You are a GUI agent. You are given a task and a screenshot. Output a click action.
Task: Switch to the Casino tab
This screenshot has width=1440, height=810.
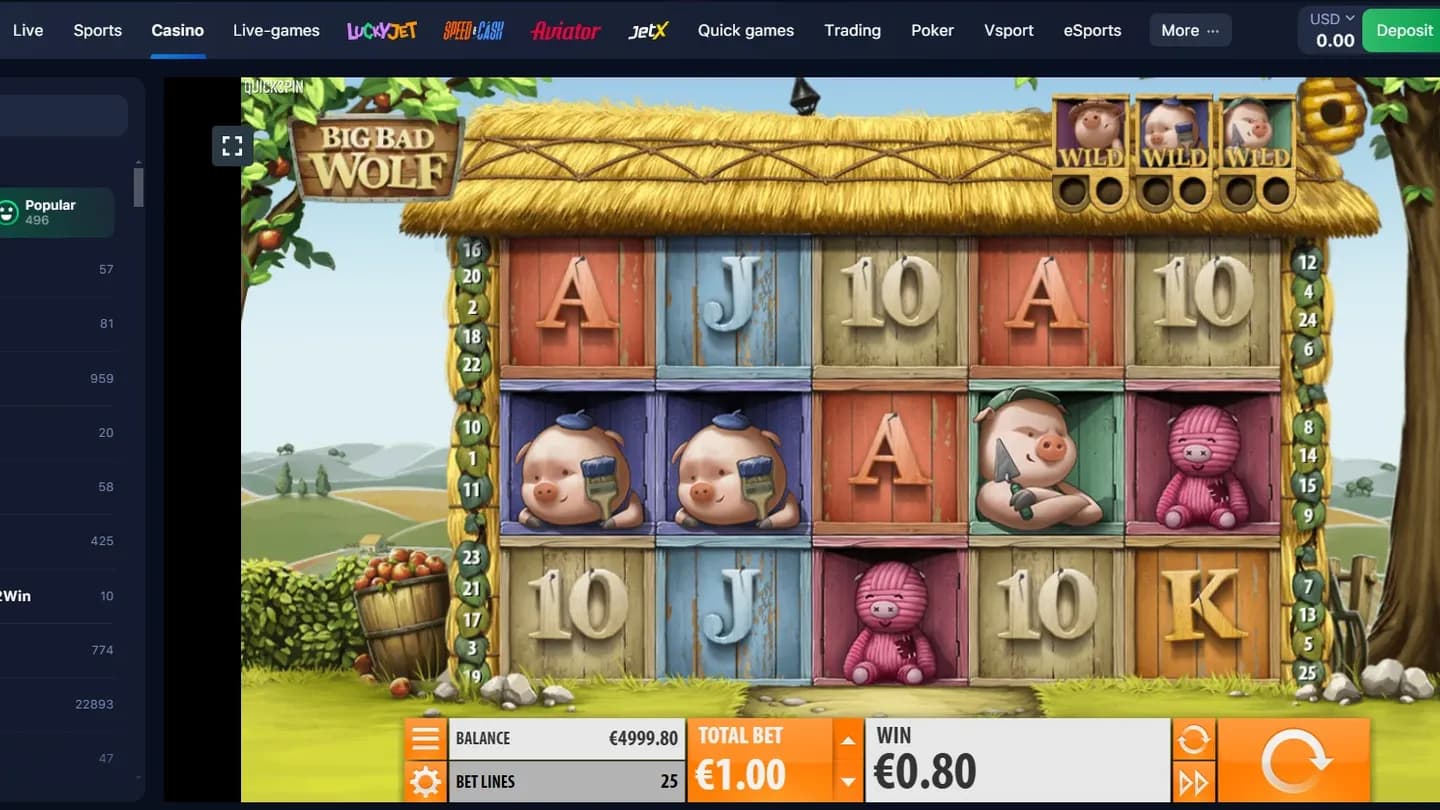(x=177, y=30)
